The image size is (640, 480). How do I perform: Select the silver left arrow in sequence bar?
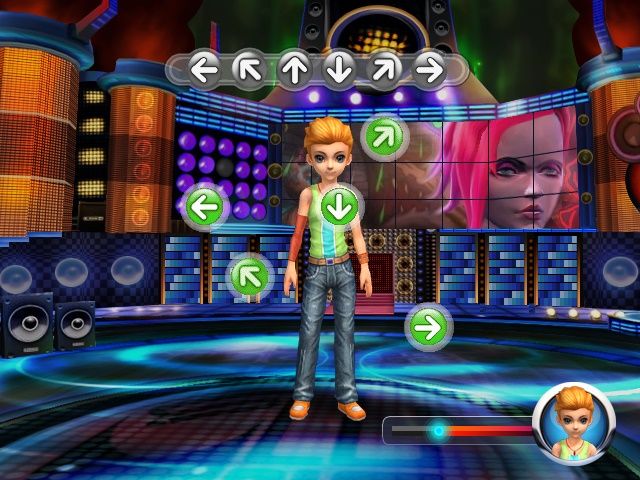click(x=204, y=69)
